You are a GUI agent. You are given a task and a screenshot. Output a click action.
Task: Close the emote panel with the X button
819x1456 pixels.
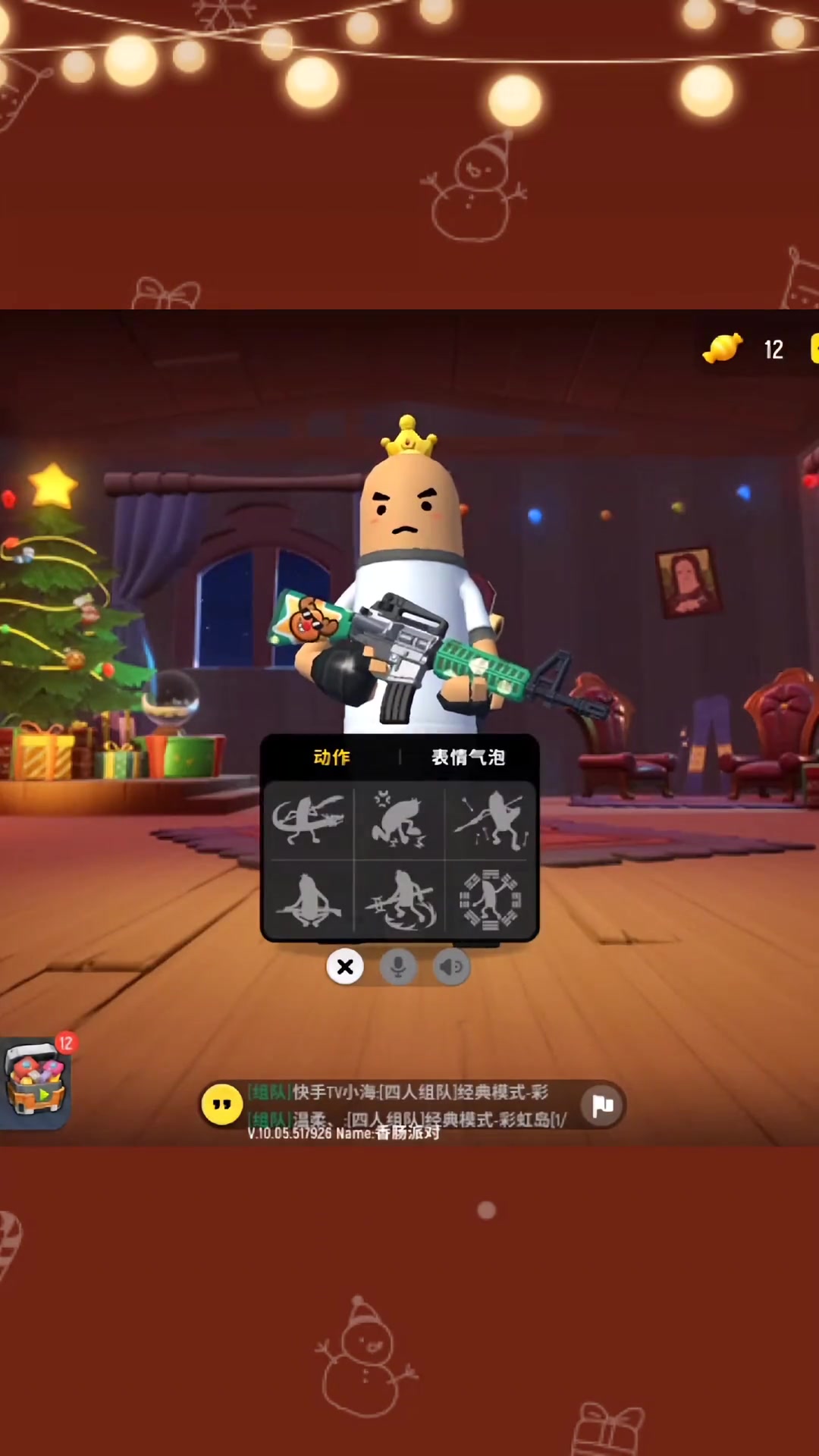coord(345,967)
